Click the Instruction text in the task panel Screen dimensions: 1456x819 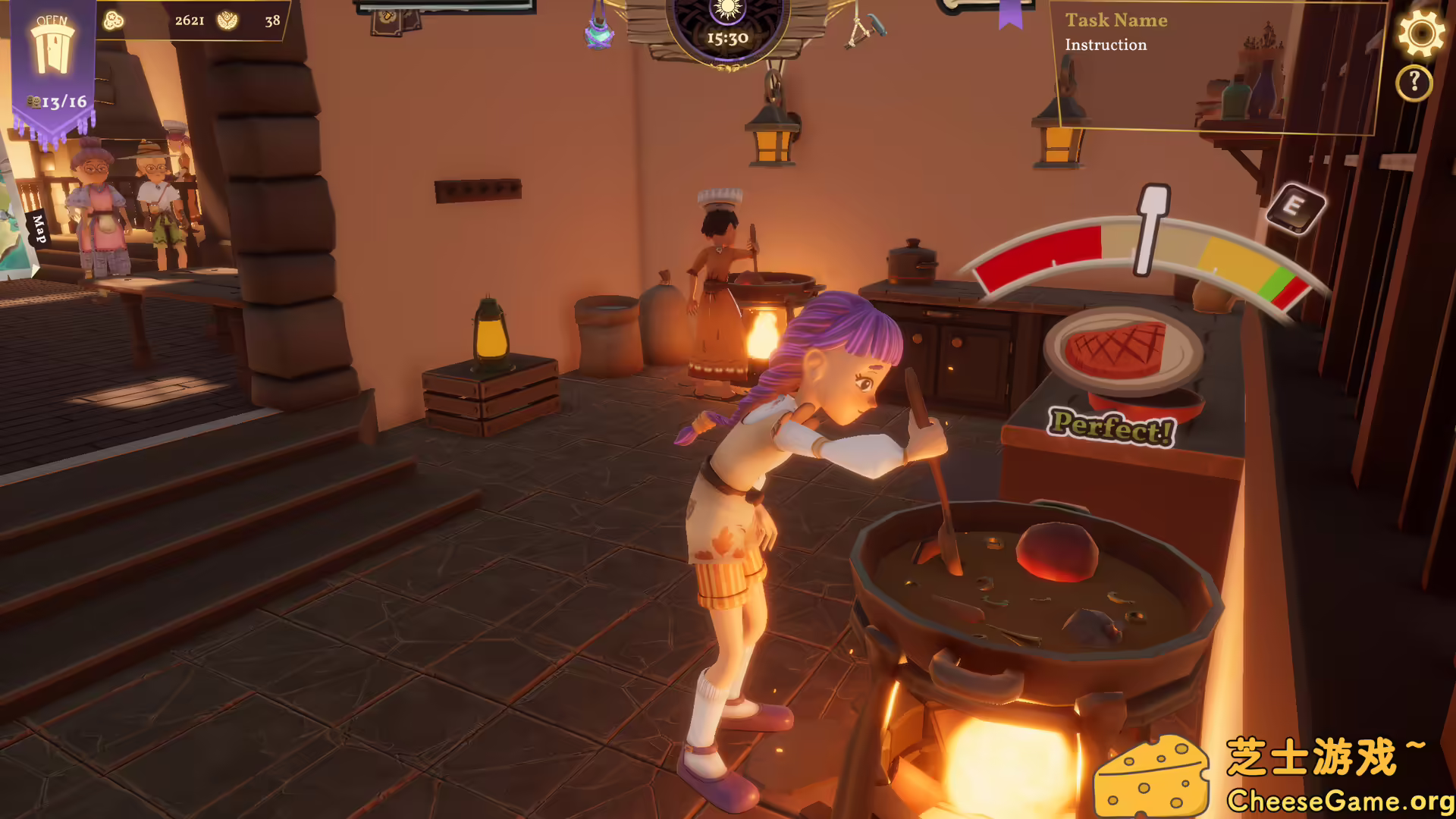tap(1106, 45)
